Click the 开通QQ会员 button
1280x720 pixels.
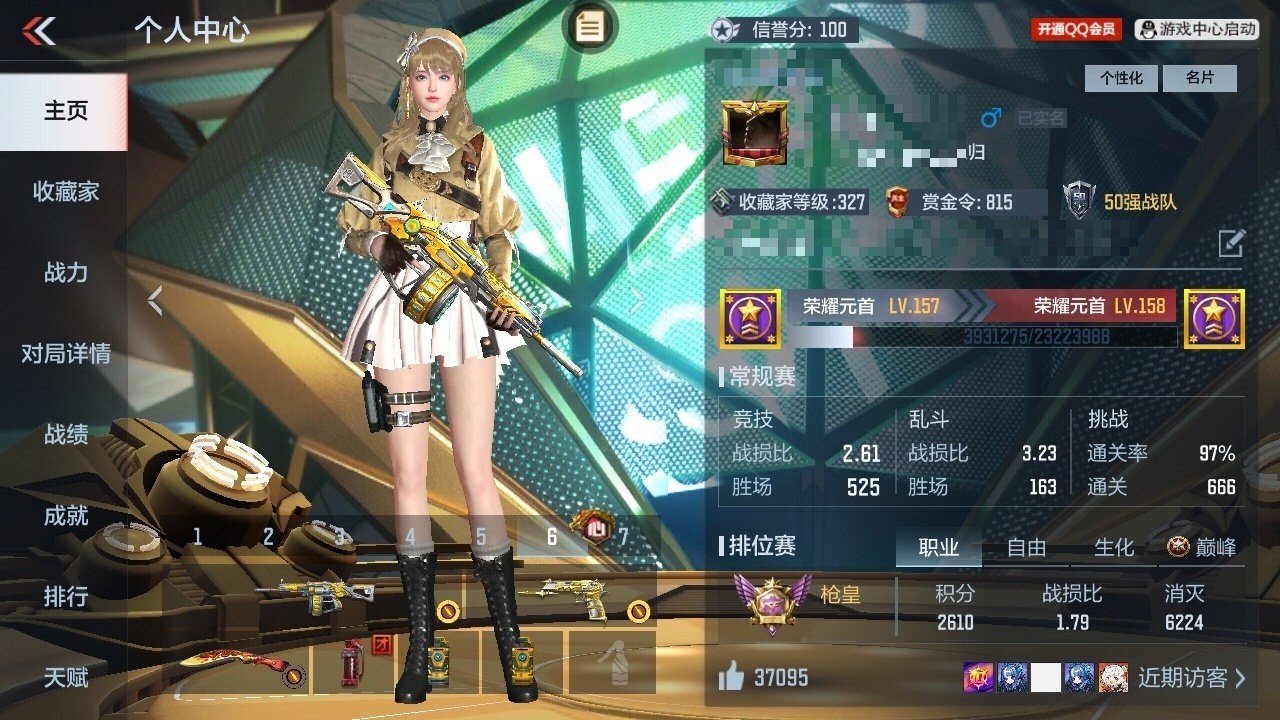tap(1076, 30)
